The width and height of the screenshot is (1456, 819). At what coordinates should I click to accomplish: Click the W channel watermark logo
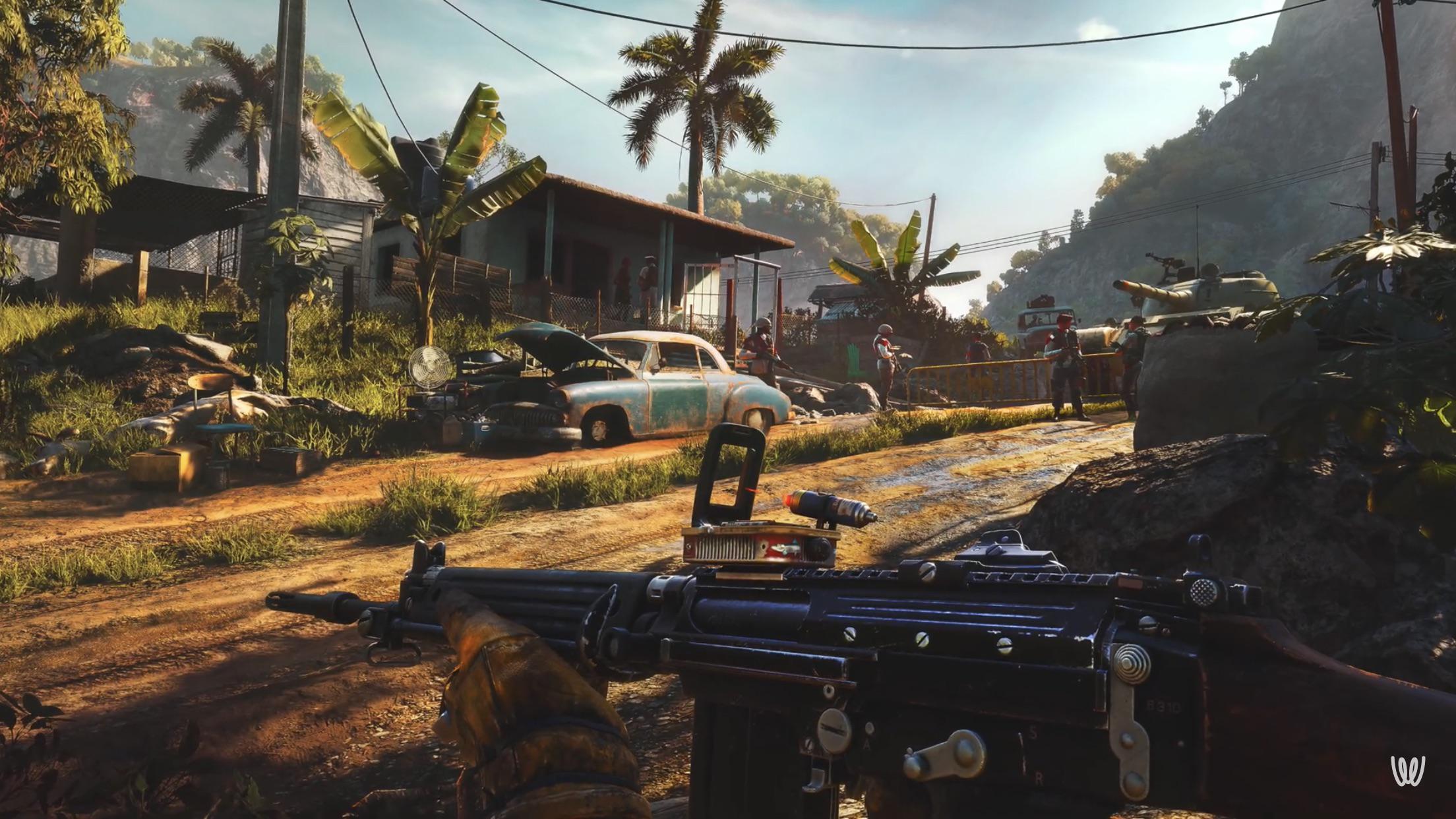[x=1408, y=770]
